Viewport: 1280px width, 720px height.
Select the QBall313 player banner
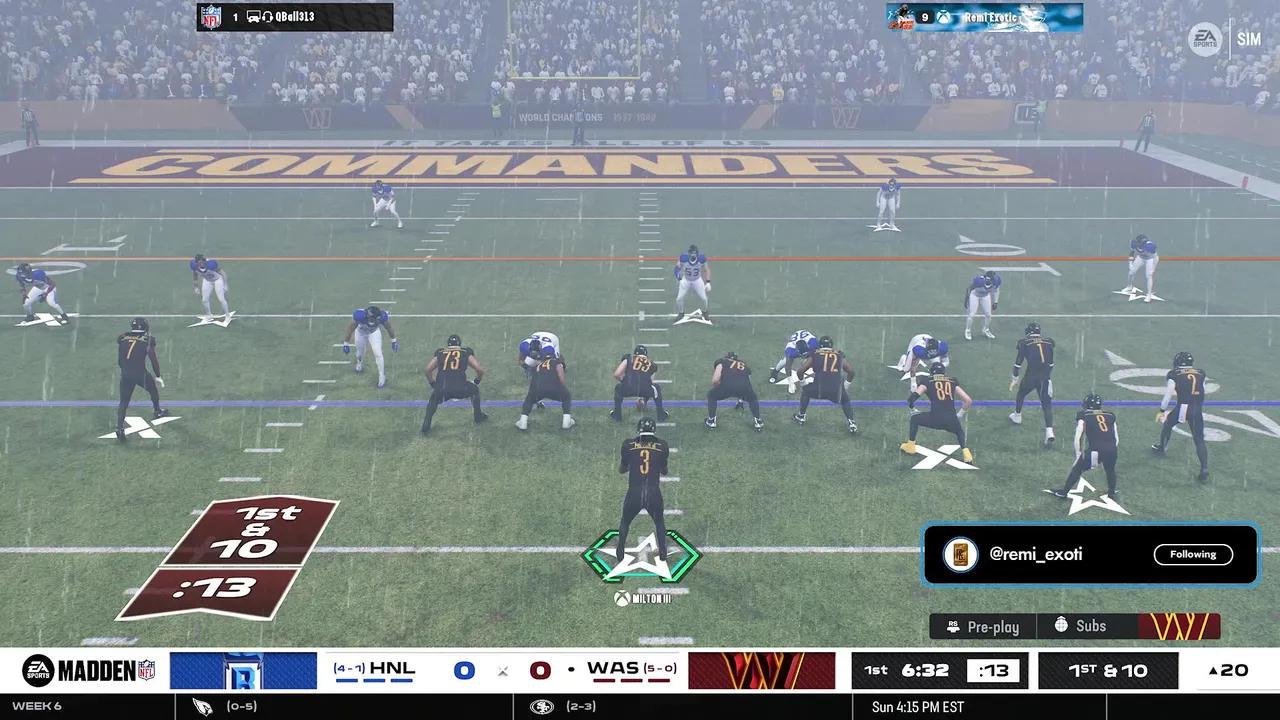295,17
